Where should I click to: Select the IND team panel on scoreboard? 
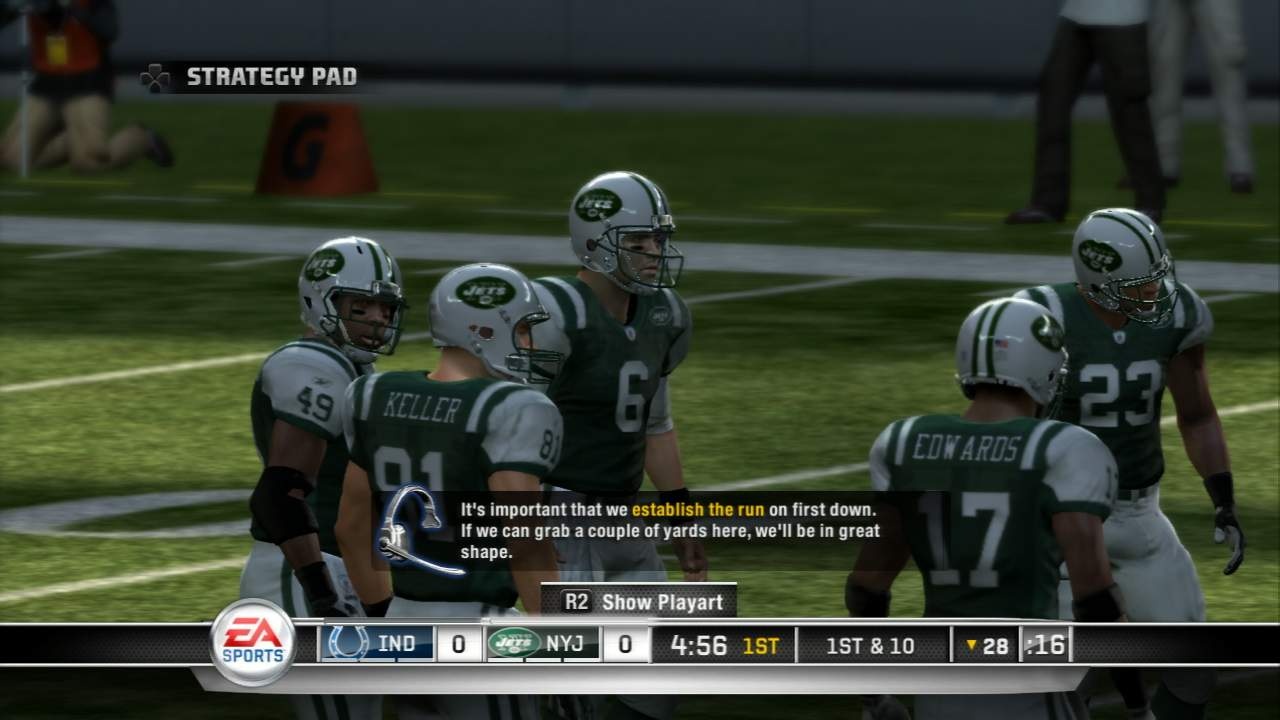[377, 644]
